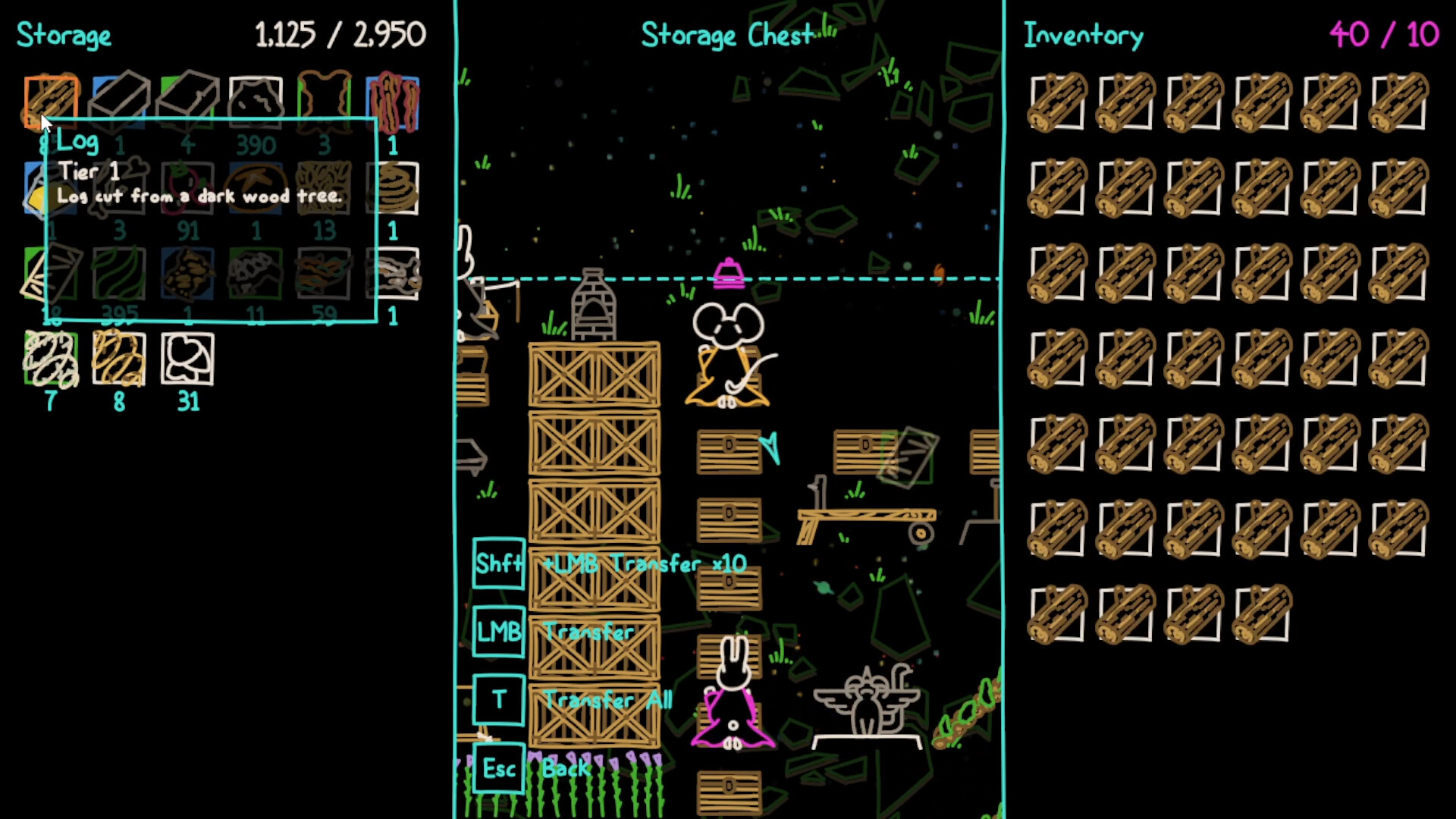Transfer the red bacon strips item

393,101
